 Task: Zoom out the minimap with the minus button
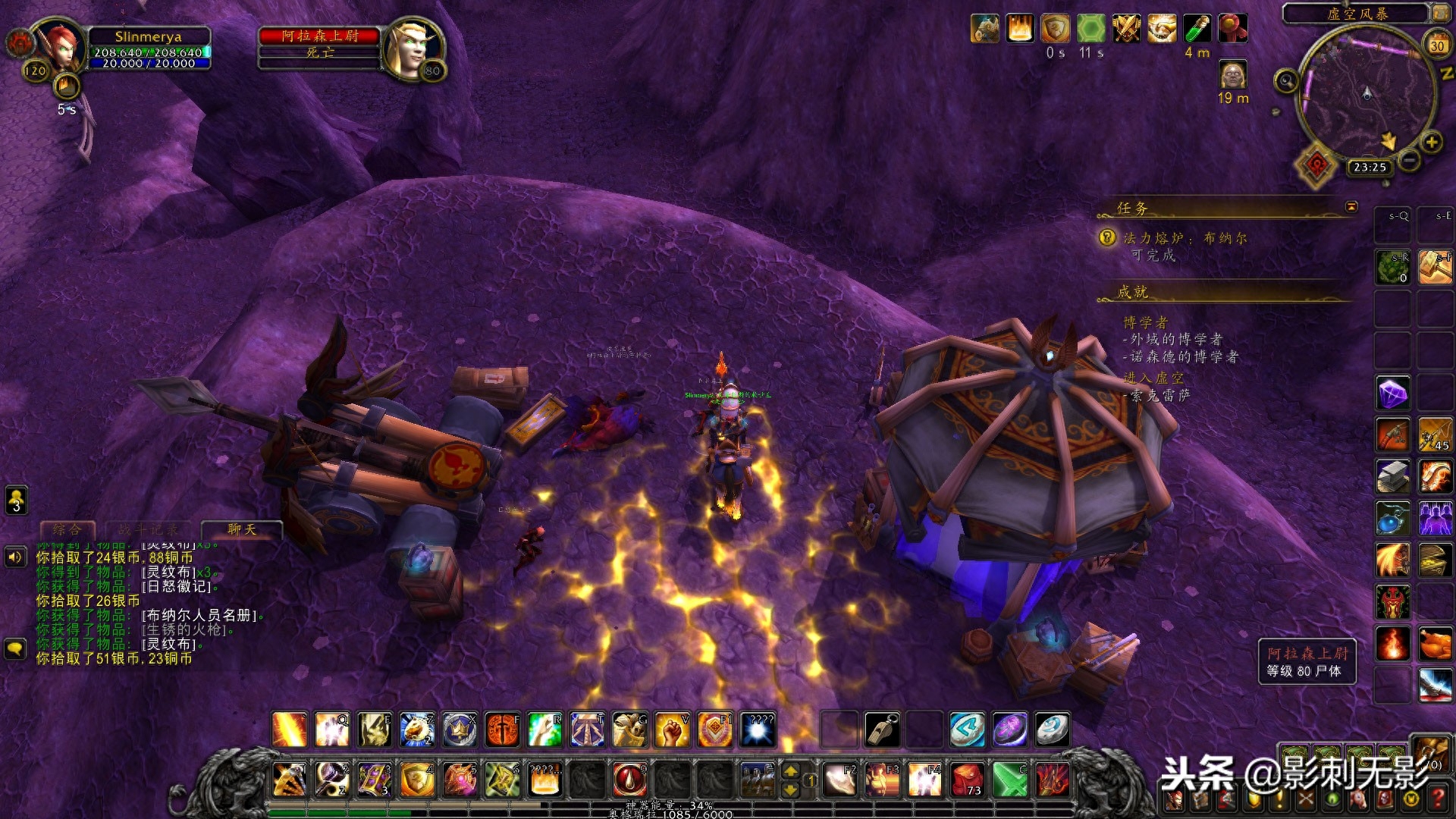1409,160
